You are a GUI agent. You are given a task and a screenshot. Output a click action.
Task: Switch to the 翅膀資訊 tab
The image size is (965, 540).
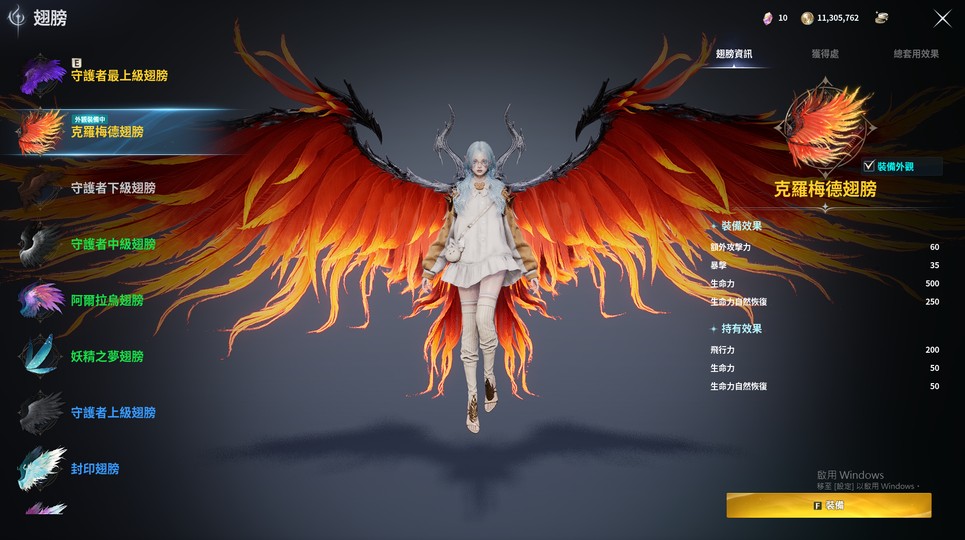click(x=734, y=54)
